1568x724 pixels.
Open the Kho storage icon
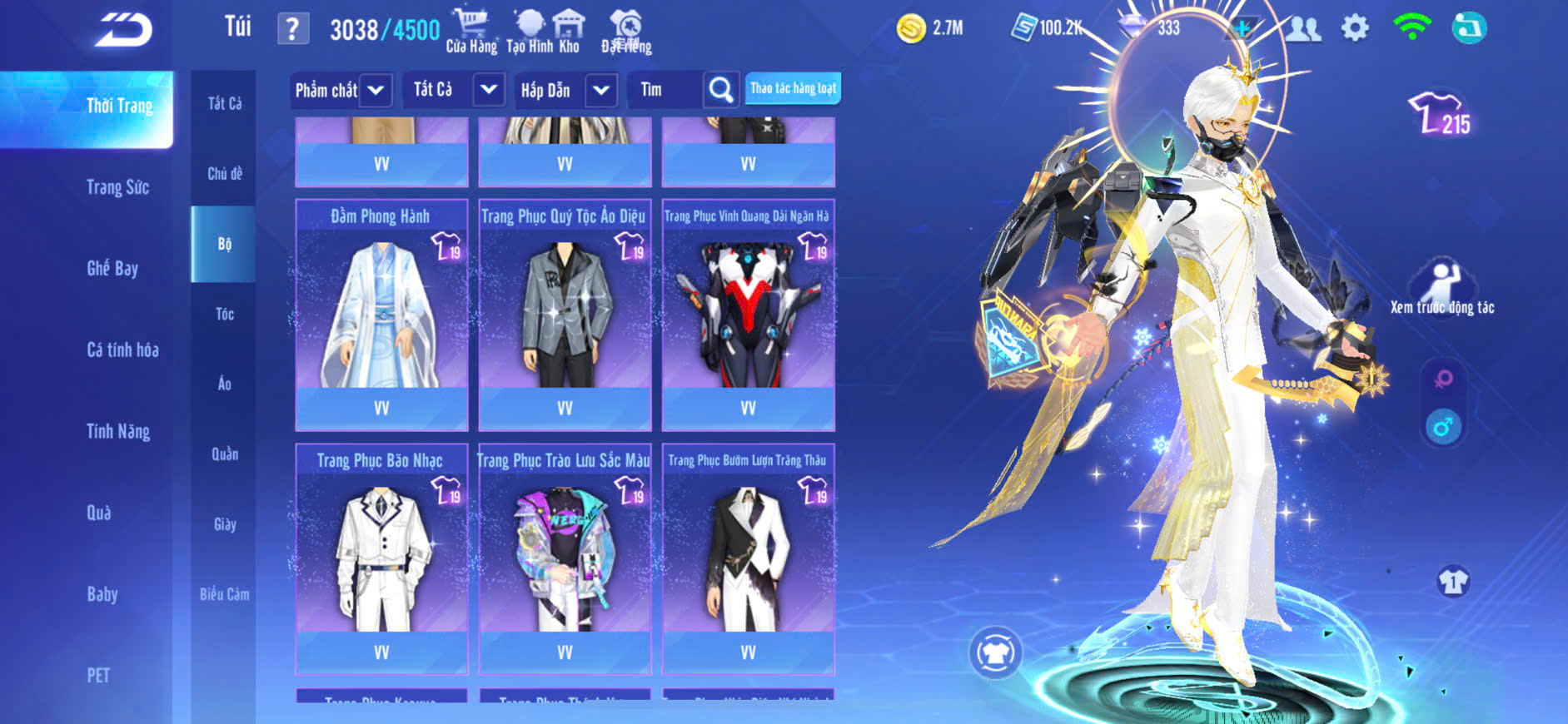click(569, 32)
